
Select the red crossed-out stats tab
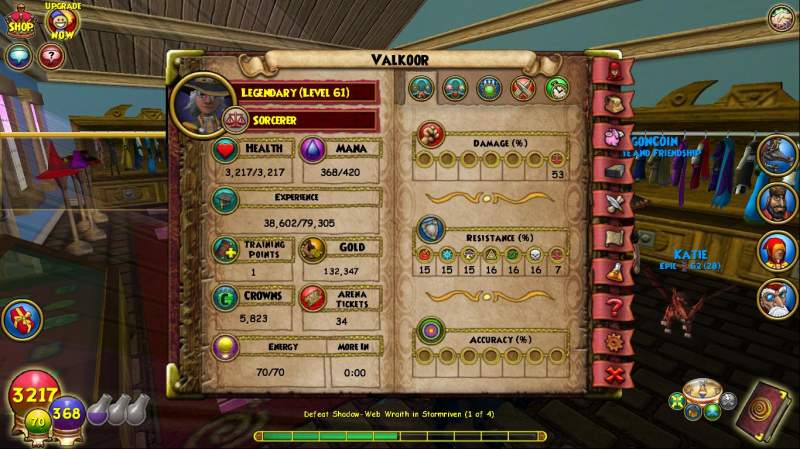[x=522, y=88]
